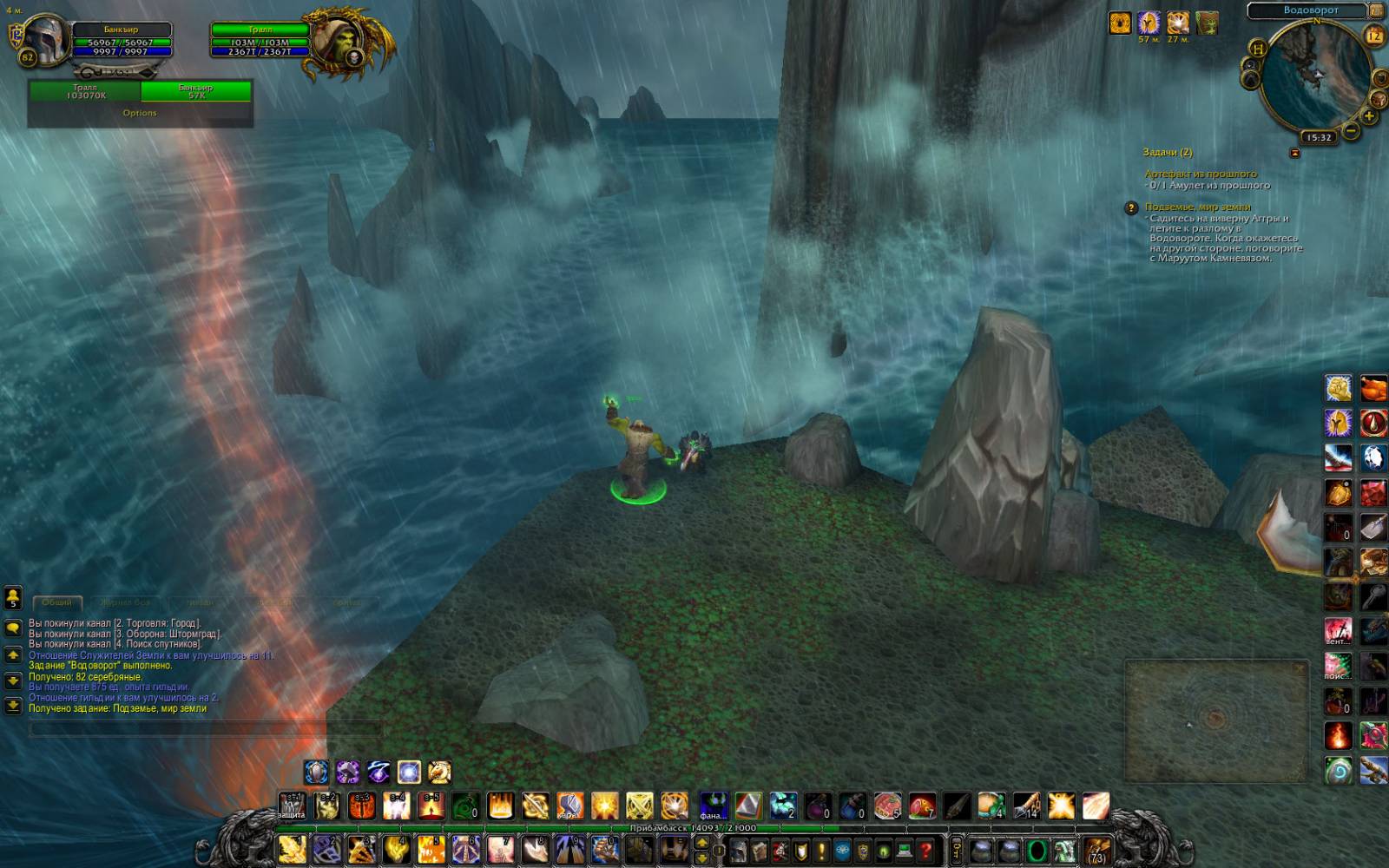Switch to the Общий chat tab
The image size is (1389, 868).
point(57,602)
